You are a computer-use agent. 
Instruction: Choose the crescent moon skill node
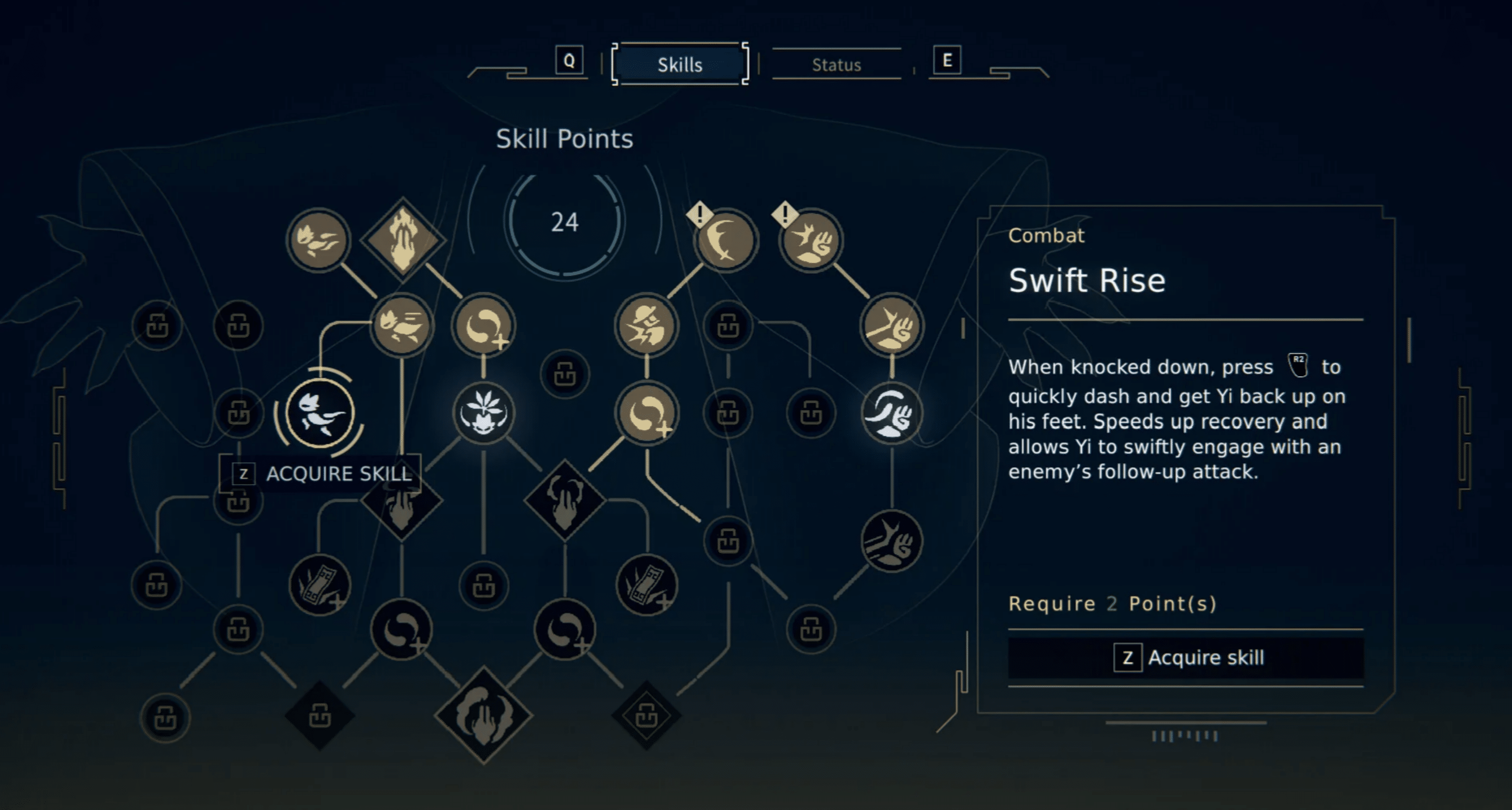pyautogui.click(x=725, y=240)
